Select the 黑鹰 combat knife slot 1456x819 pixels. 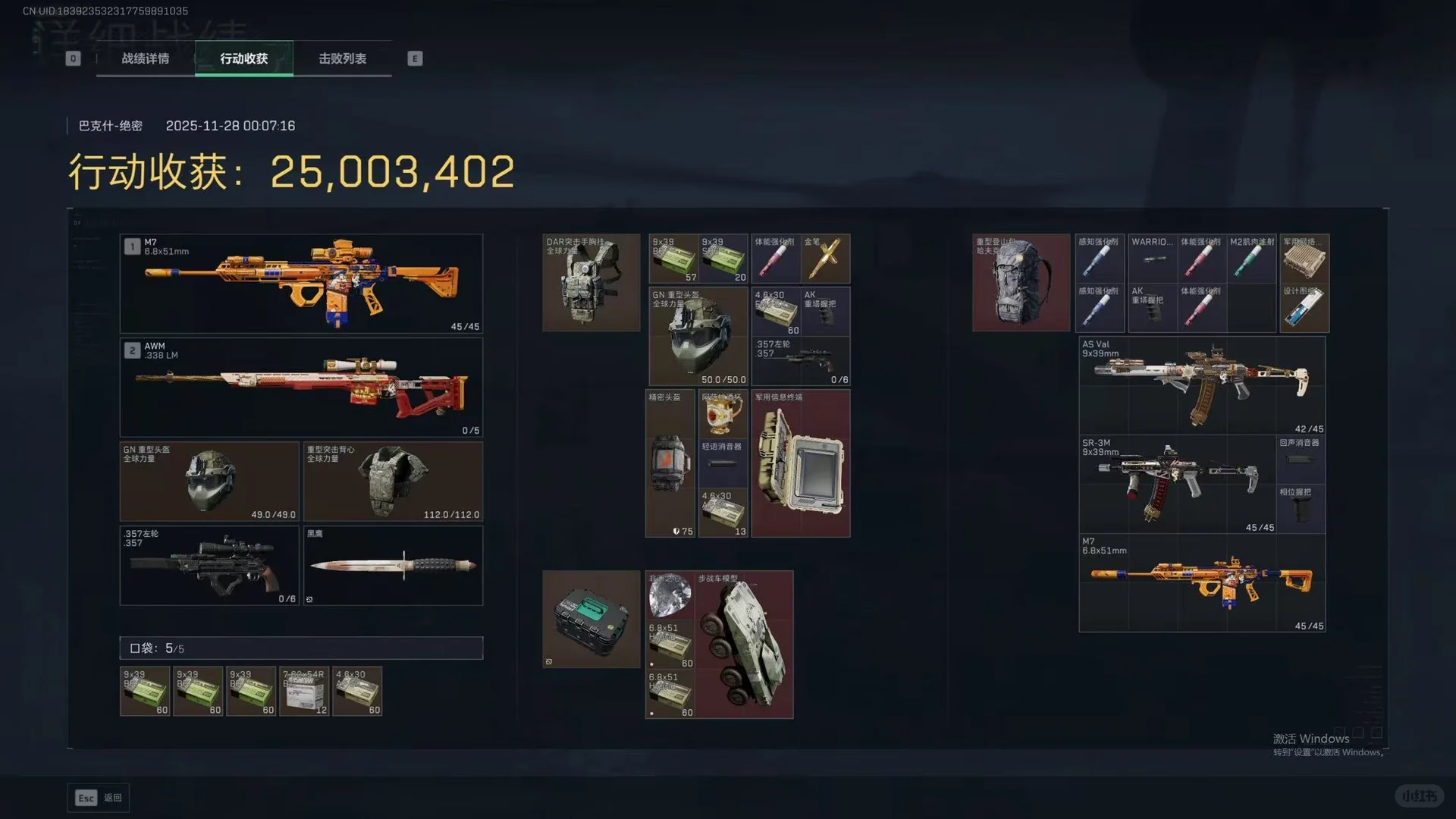point(393,566)
